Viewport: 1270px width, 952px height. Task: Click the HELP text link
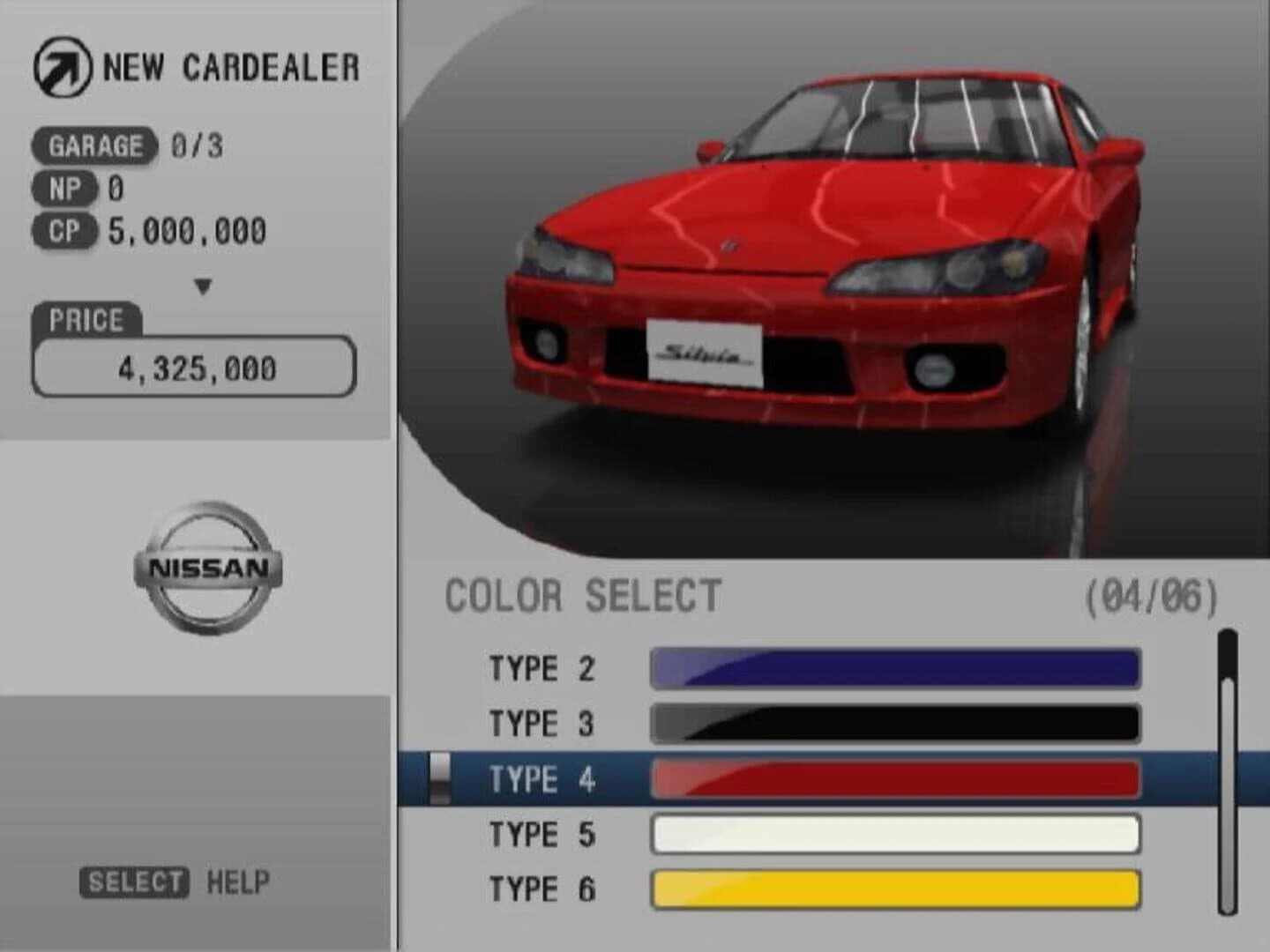pyautogui.click(x=235, y=879)
